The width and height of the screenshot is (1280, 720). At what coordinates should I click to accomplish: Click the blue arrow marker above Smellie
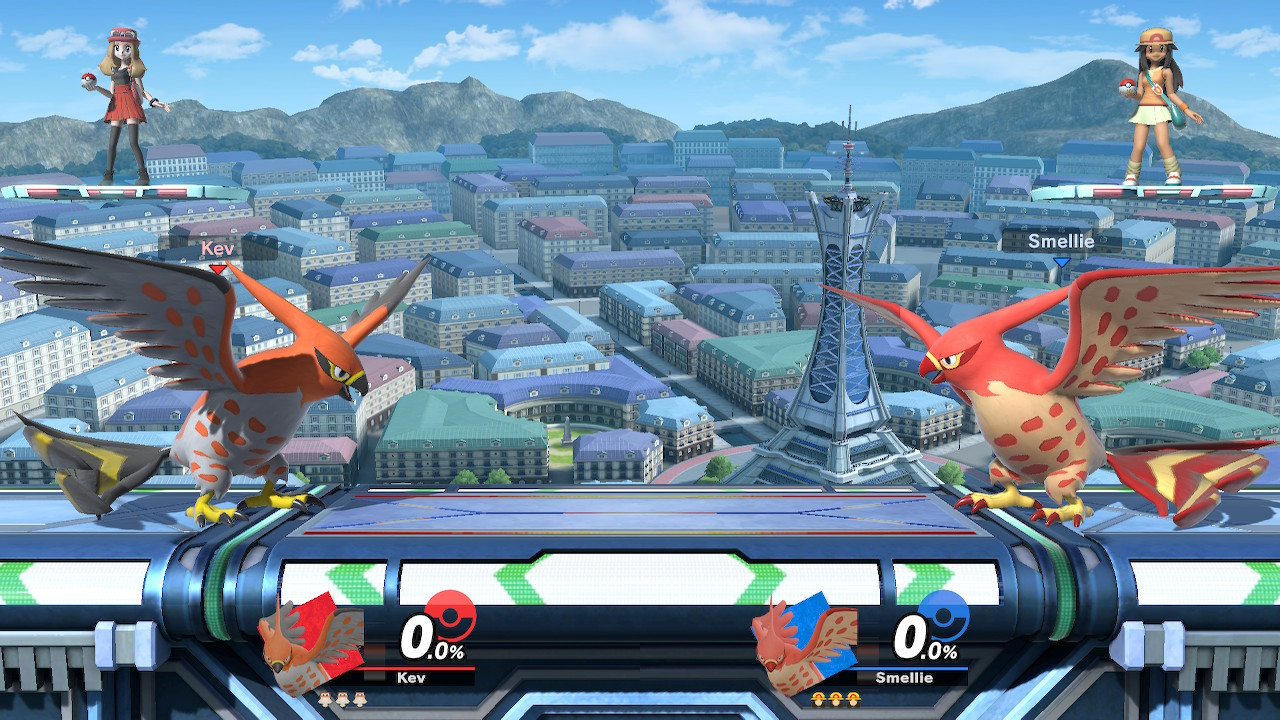pyautogui.click(x=1062, y=263)
